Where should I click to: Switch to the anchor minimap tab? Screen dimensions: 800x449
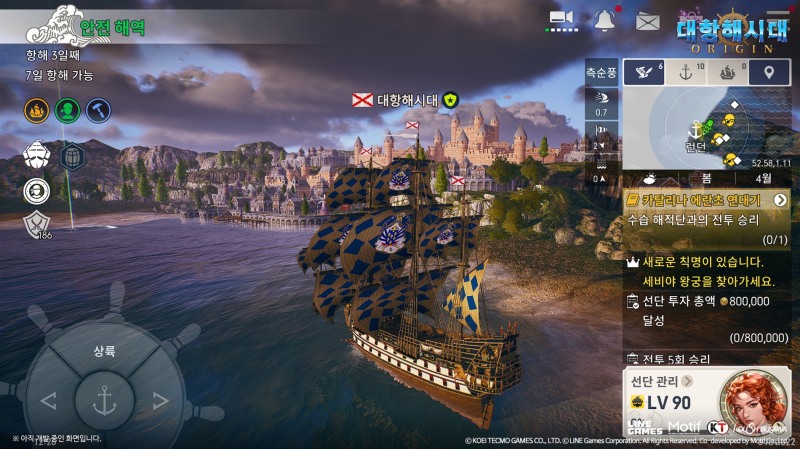687,72
